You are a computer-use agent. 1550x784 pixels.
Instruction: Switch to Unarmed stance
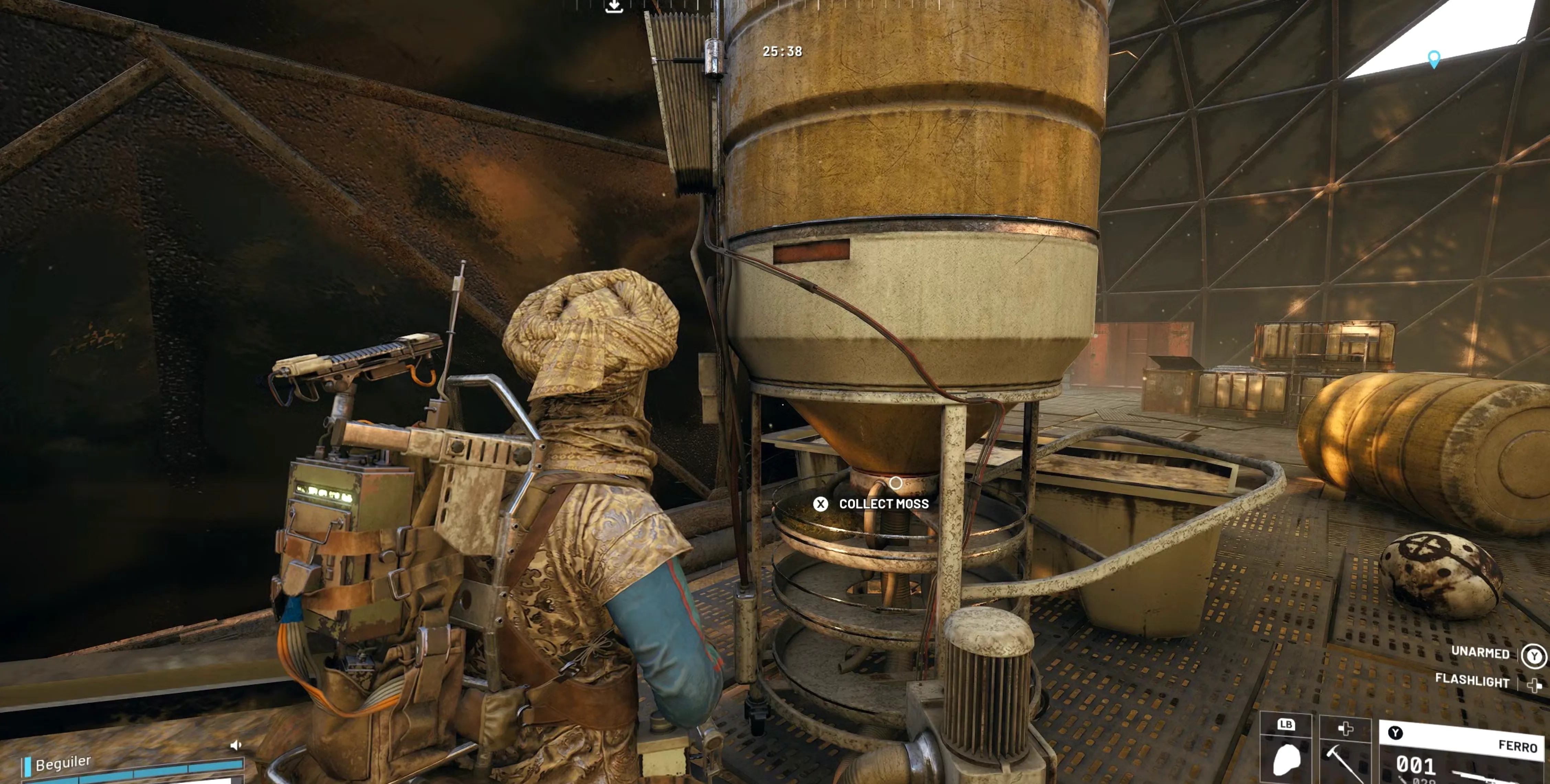(x=1480, y=653)
